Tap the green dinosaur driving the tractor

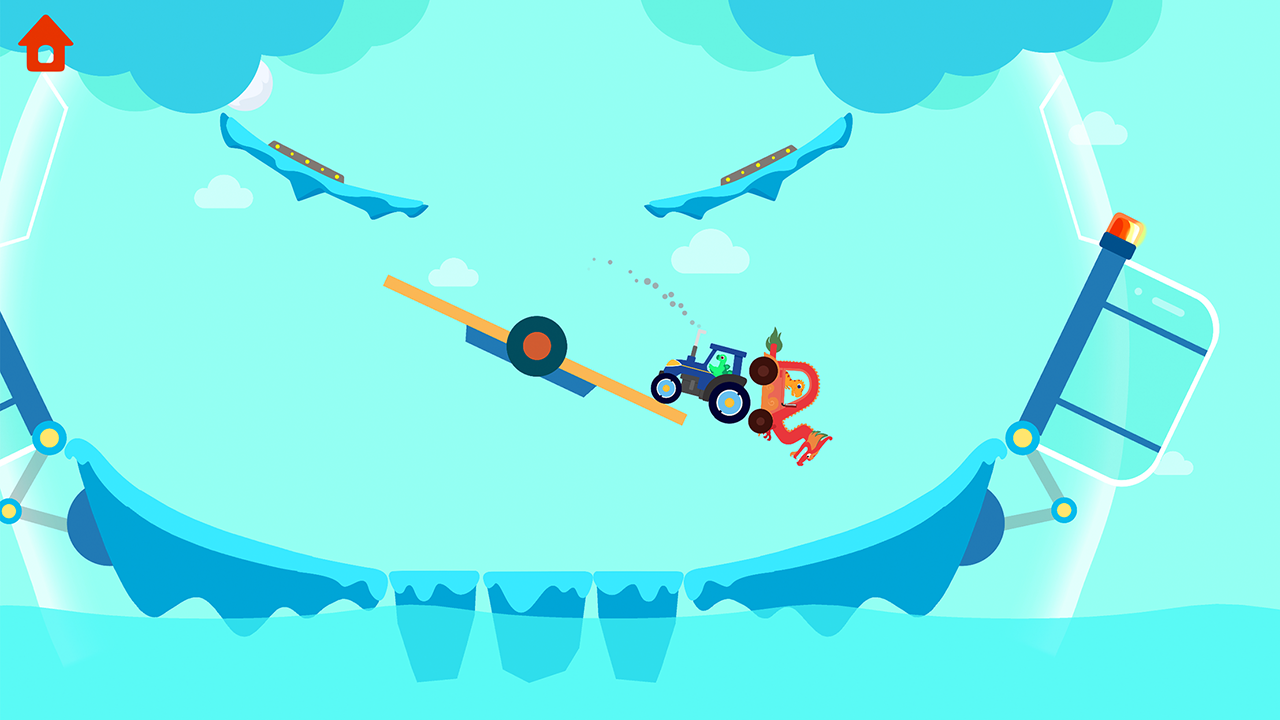[x=722, y=365]
